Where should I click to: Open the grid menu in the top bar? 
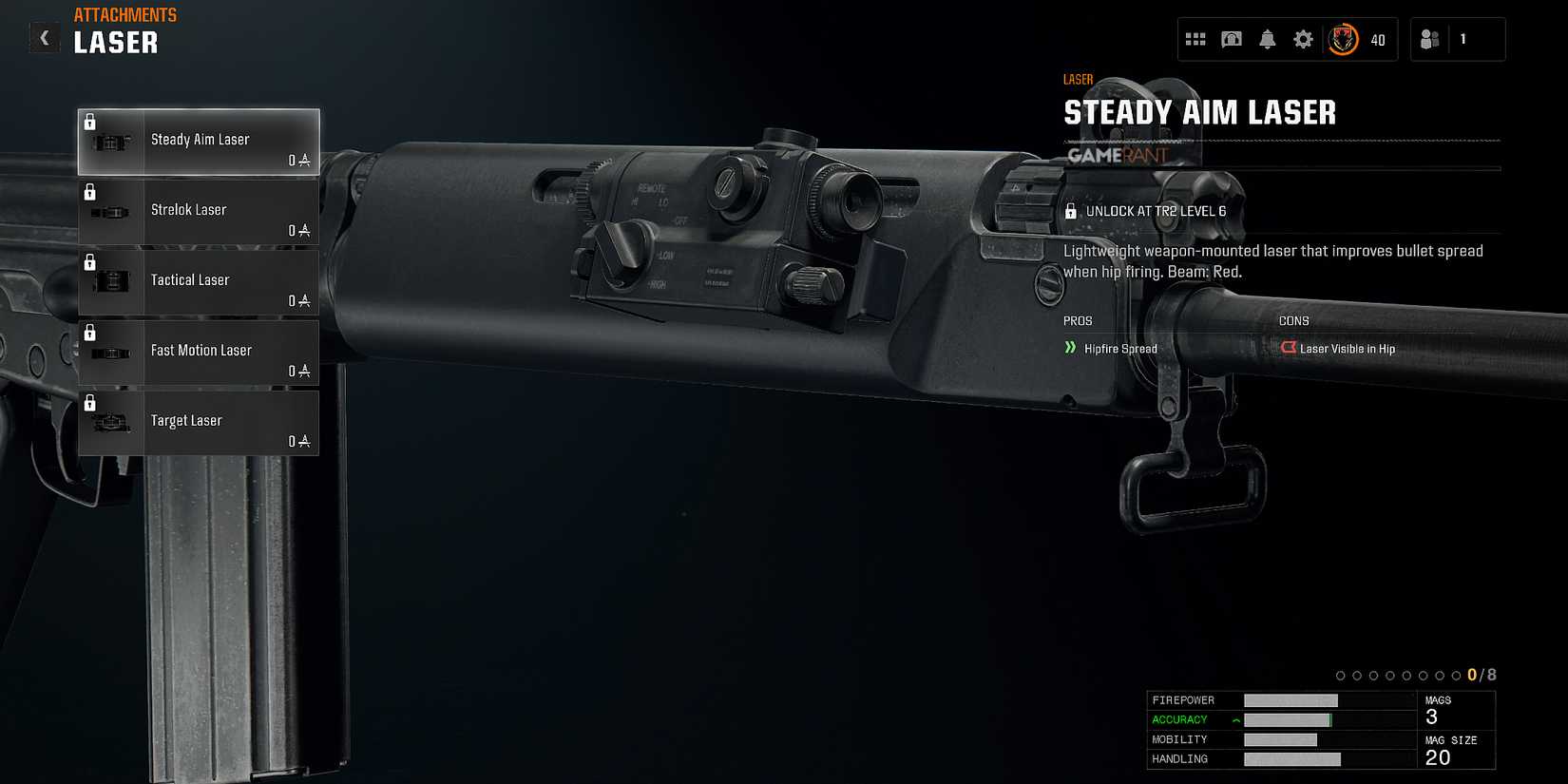click(1195, 39)
